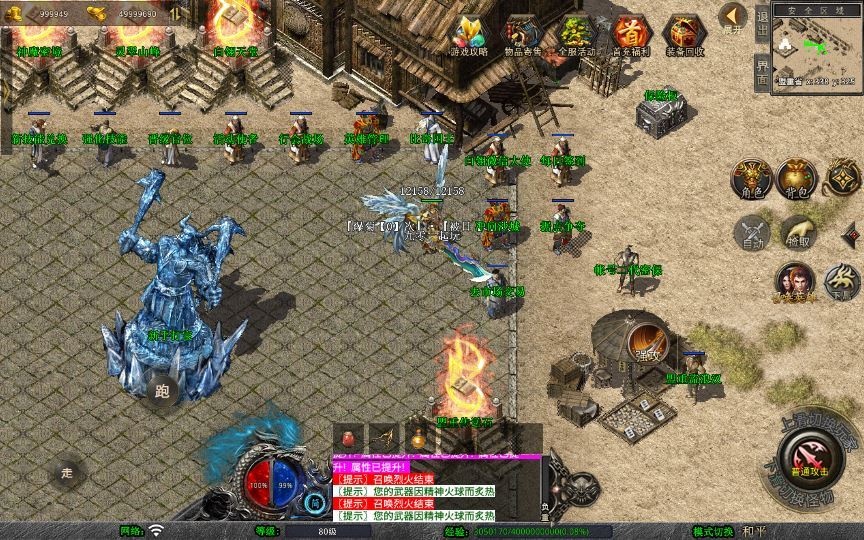This screenshot has width=864, height=540.
Task: Open the 首充福利 first-recharge bonus
Action: (629, 36)
